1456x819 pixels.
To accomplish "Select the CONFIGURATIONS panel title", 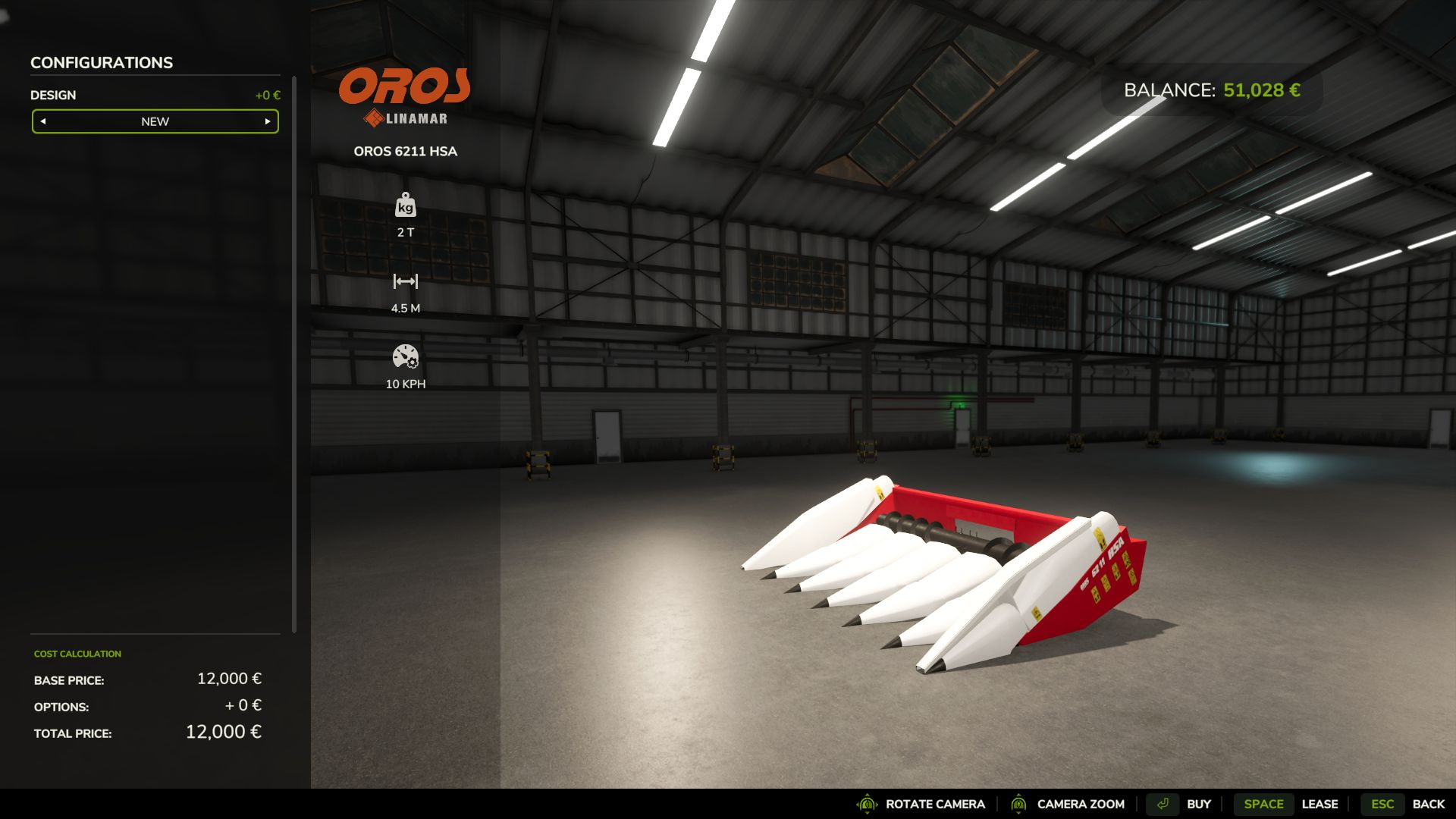I will click(101, 63).
